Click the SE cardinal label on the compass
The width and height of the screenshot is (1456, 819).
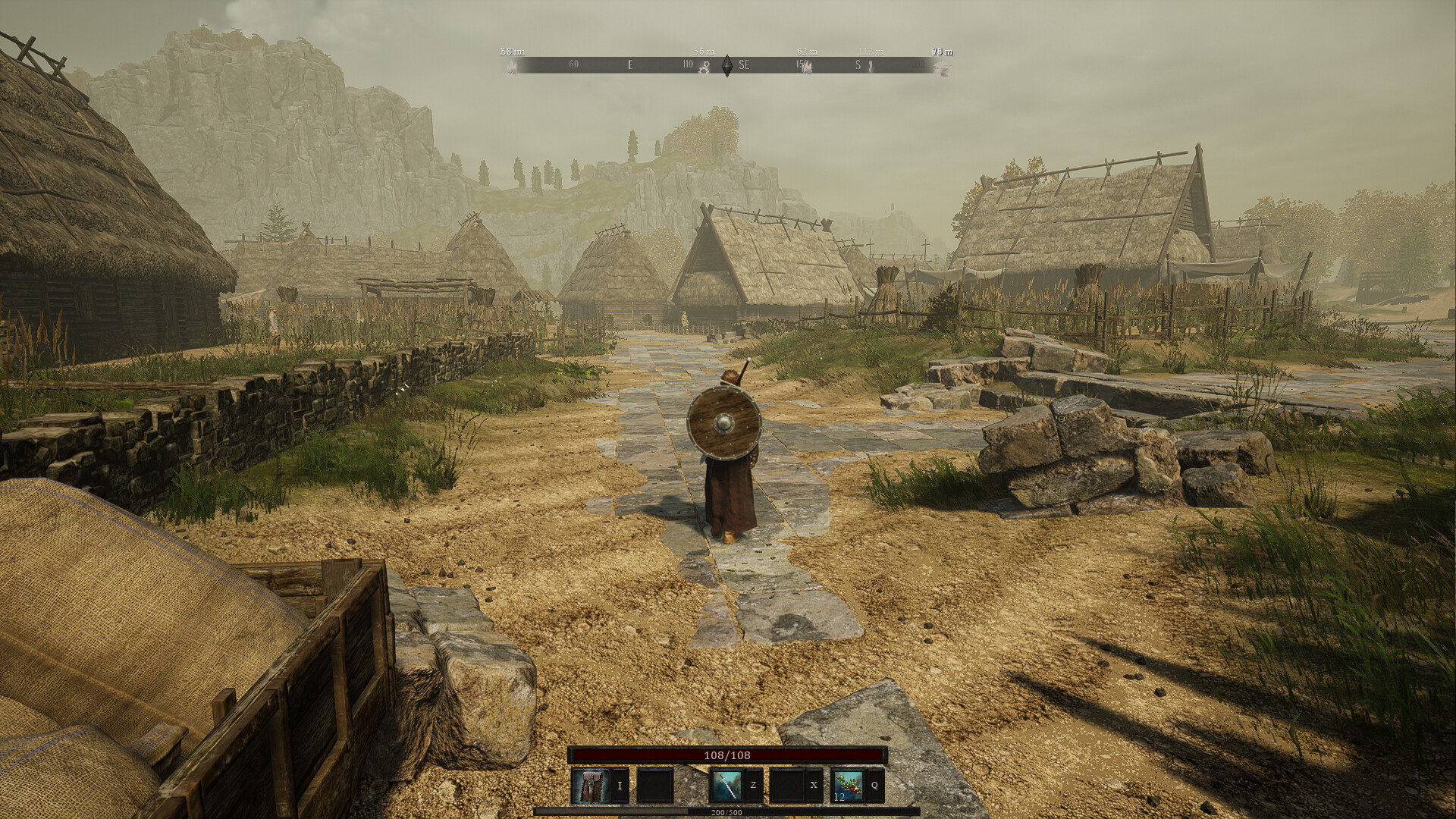click(x=745, y=64)
